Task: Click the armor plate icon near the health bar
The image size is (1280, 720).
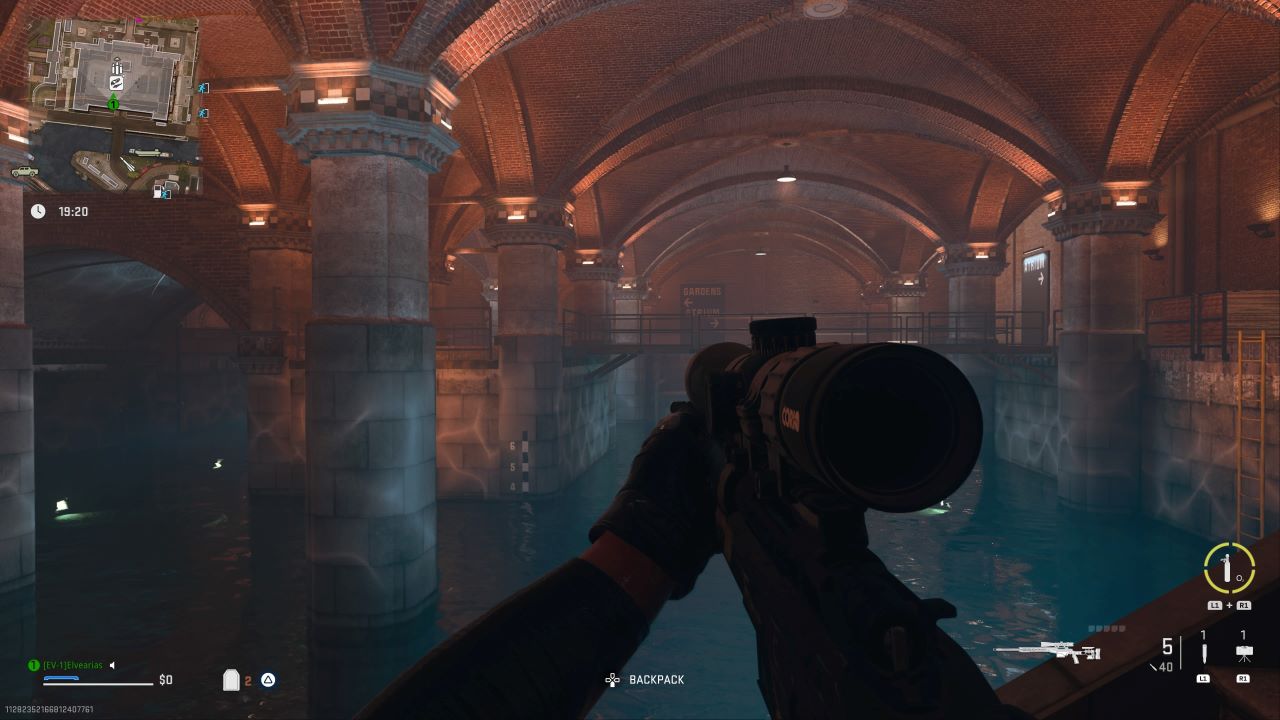Action: click(x=231, y=679)
